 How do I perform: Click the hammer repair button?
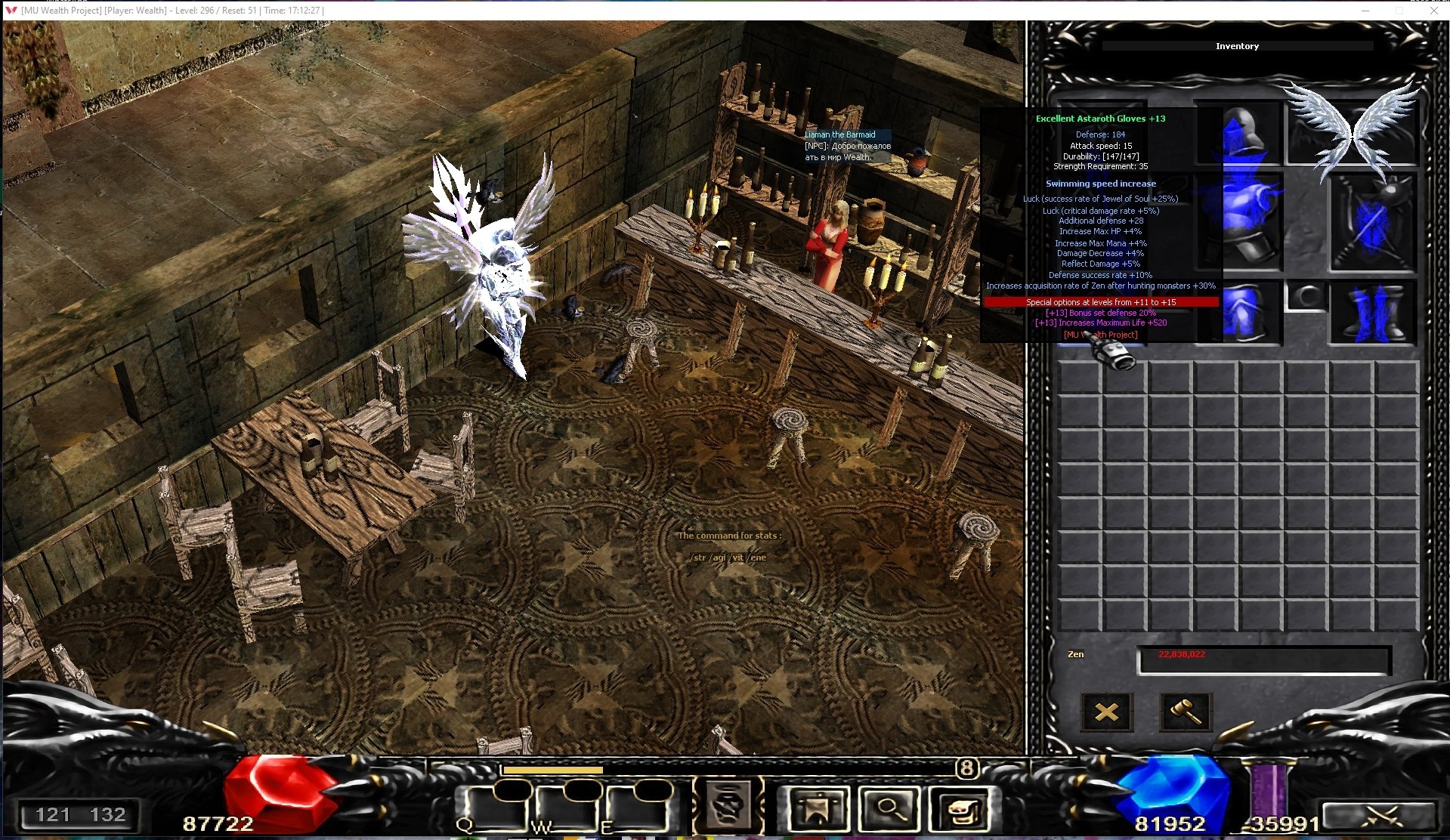pos(1185,712)
